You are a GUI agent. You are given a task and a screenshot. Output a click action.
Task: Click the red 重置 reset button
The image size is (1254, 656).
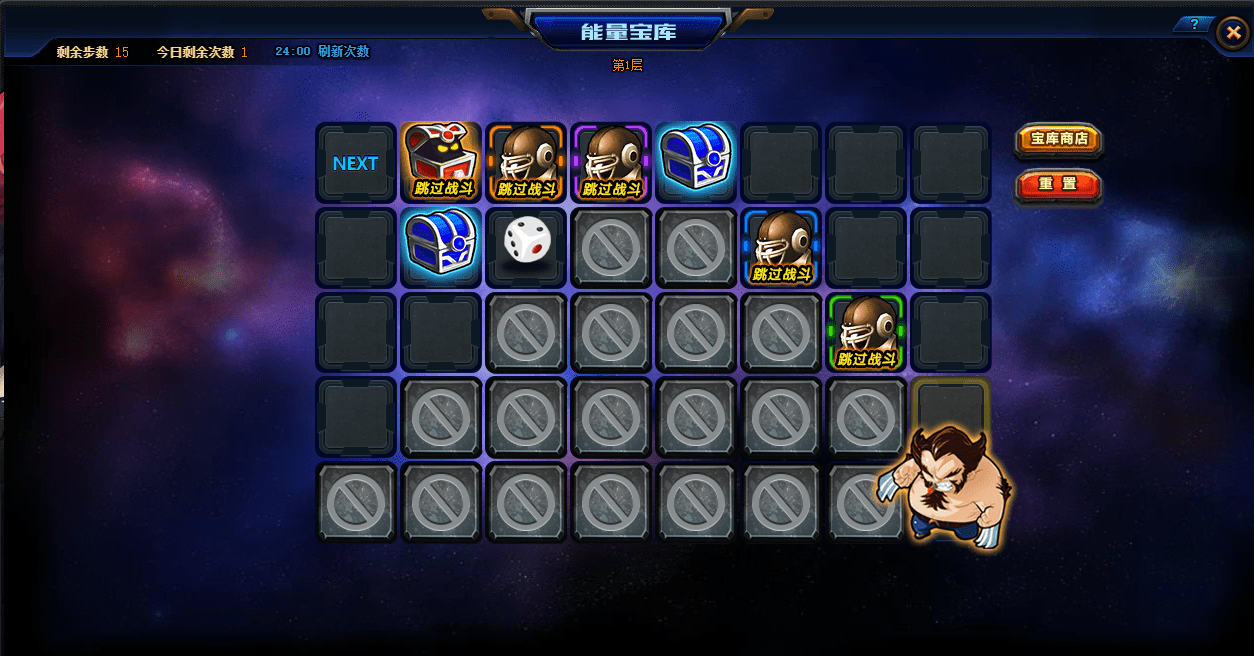[x=1059, y=185]
